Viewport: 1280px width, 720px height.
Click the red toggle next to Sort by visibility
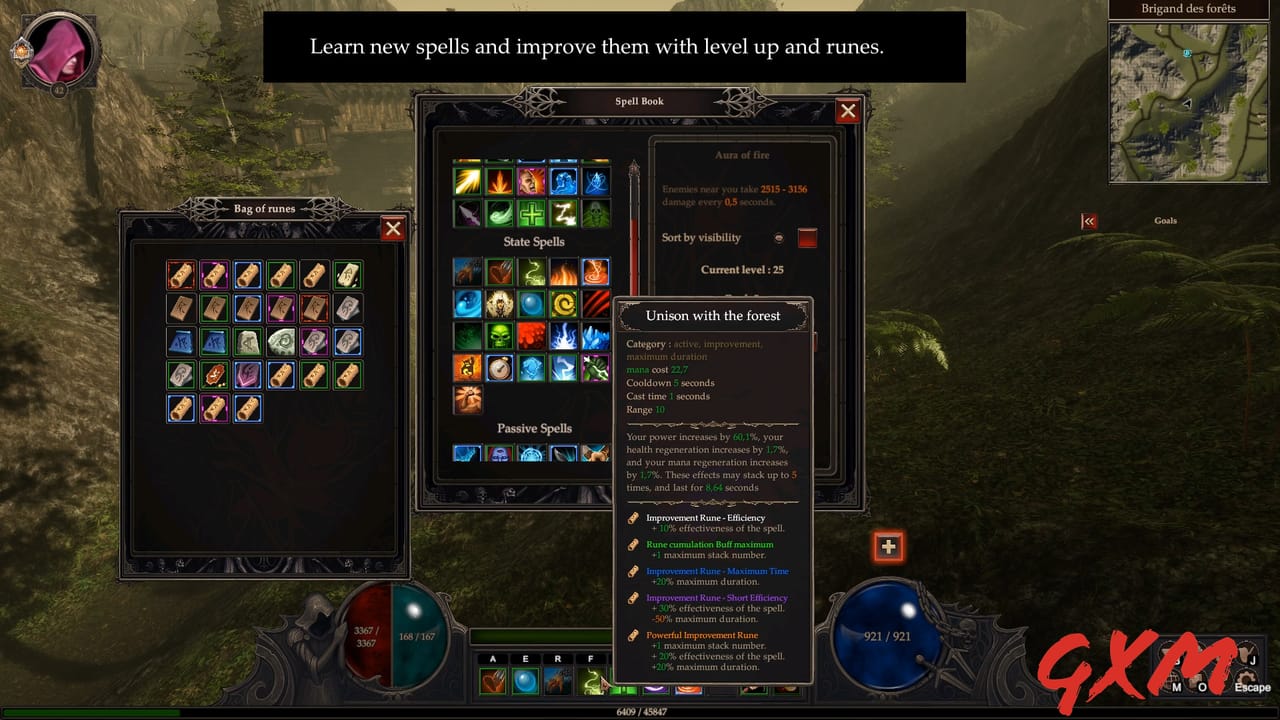[807, 238]
